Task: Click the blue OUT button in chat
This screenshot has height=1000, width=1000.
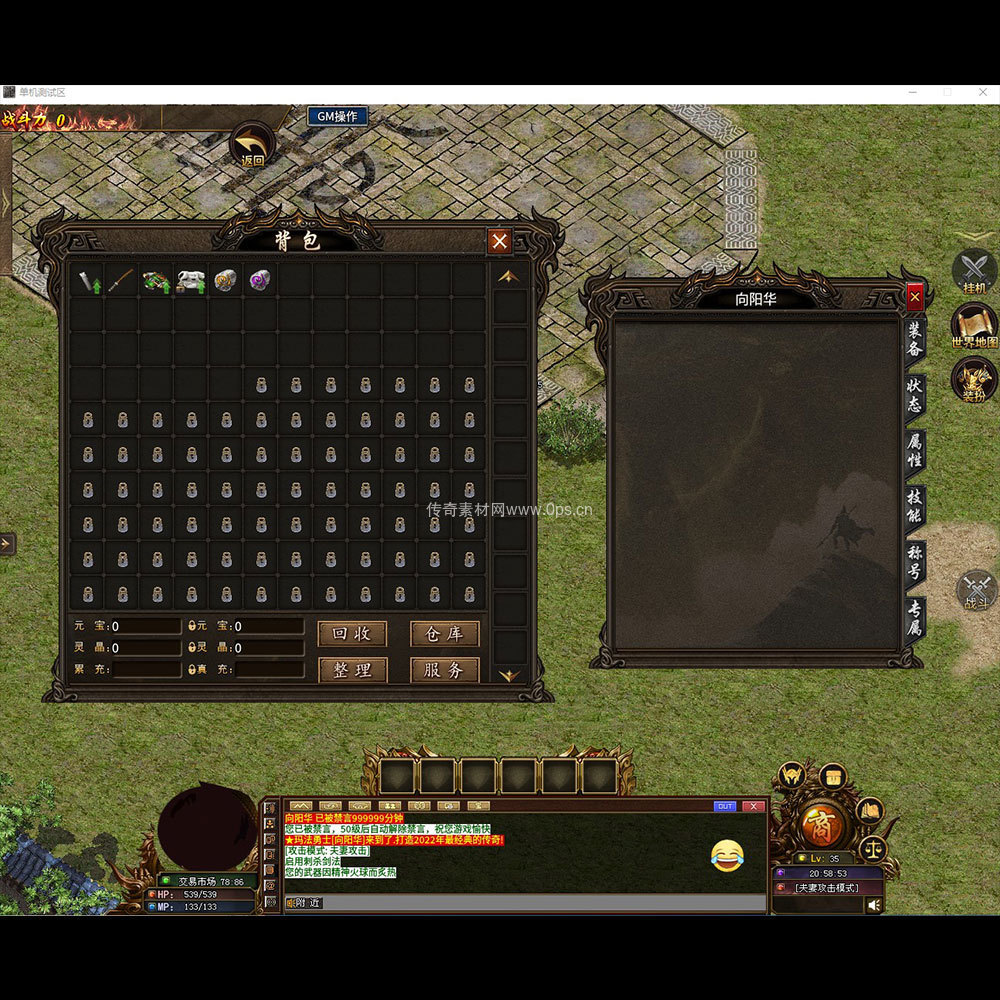Action: [x=725, y=806]
